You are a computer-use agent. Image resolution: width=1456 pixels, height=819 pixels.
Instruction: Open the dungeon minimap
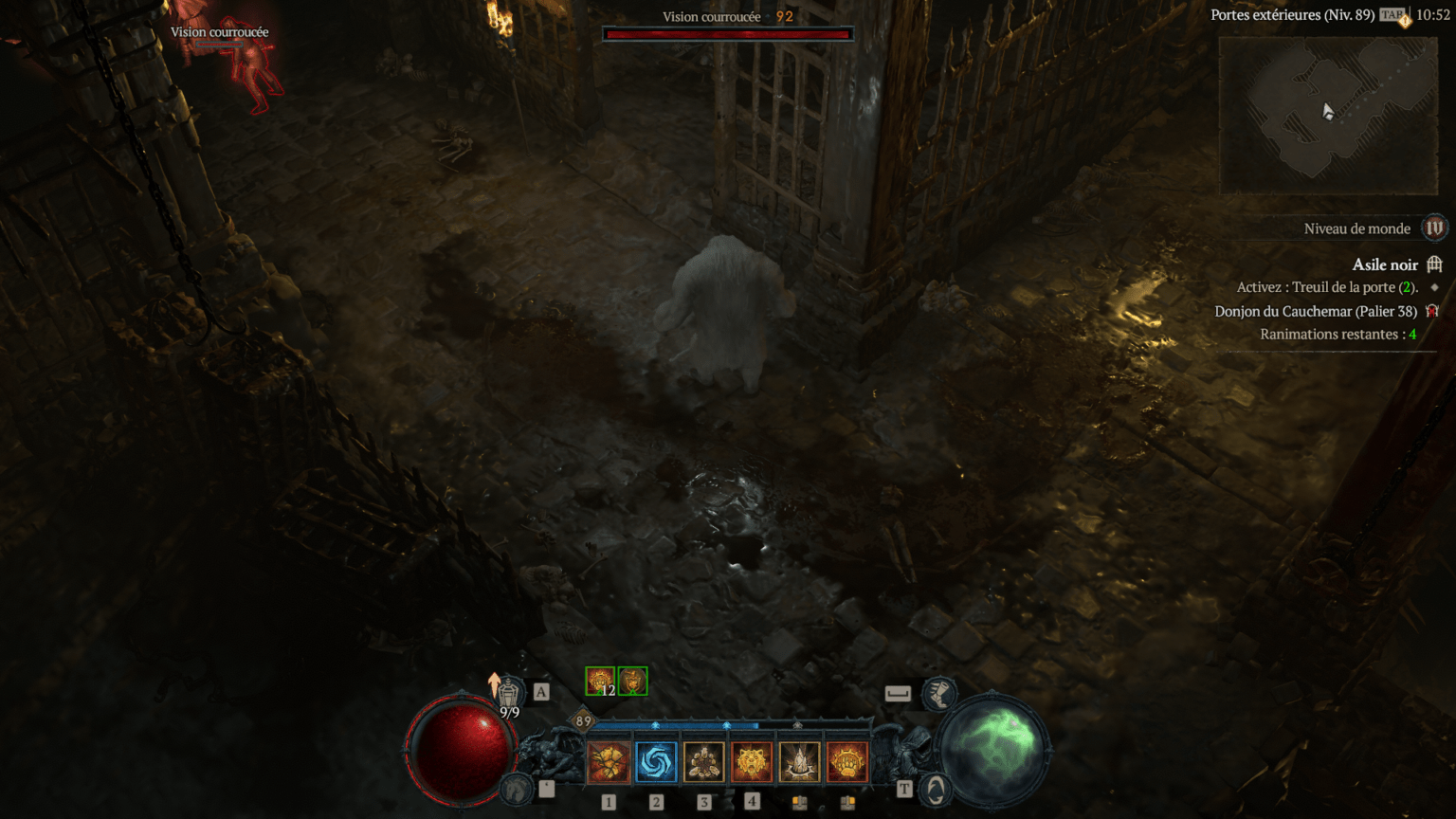[x=1327, y=114]
